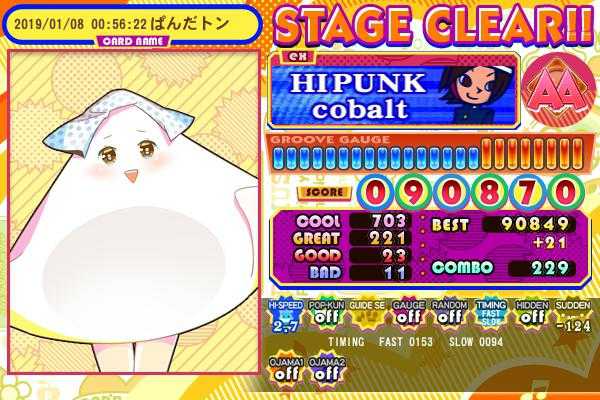Open the GUIDE SE option
Image resolution: width=600 pixels, height=400 pixels.
(x=367, y=314)
